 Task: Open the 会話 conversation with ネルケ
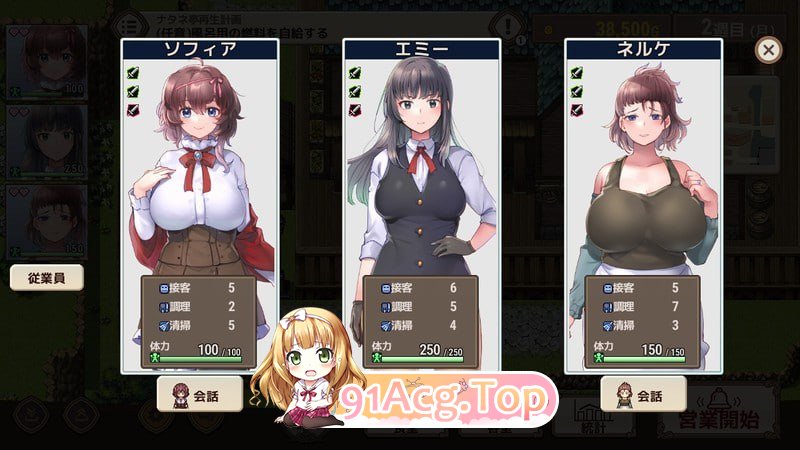click(642, 393)
